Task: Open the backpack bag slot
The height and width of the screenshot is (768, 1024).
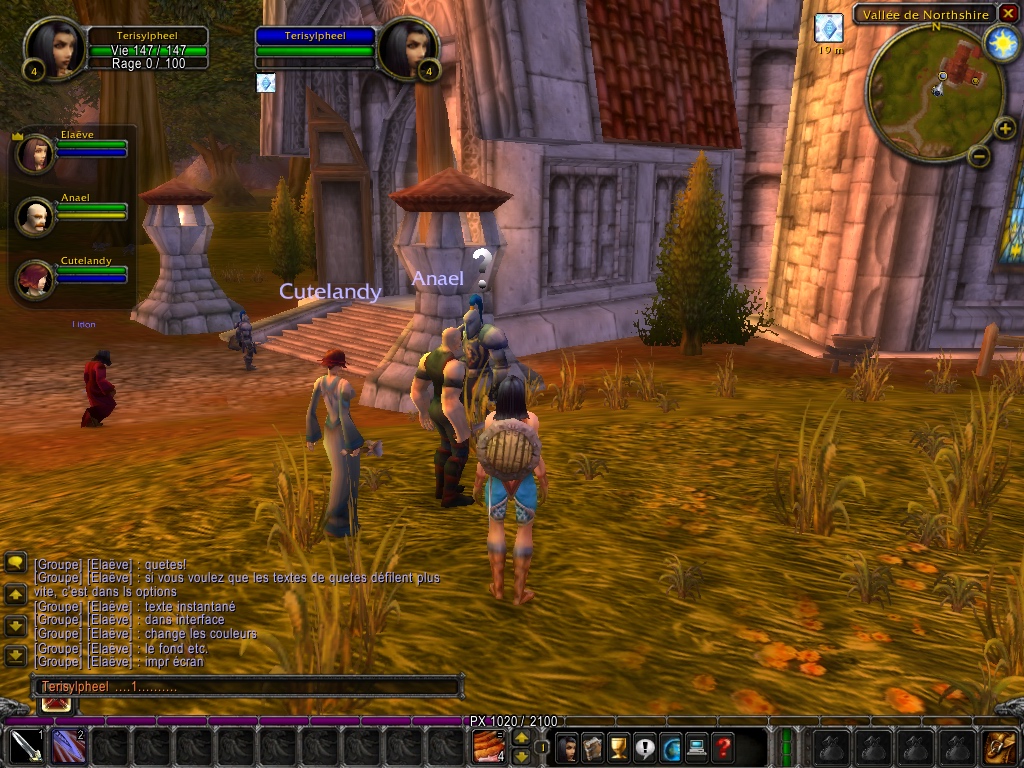Action: [1000, 747]
